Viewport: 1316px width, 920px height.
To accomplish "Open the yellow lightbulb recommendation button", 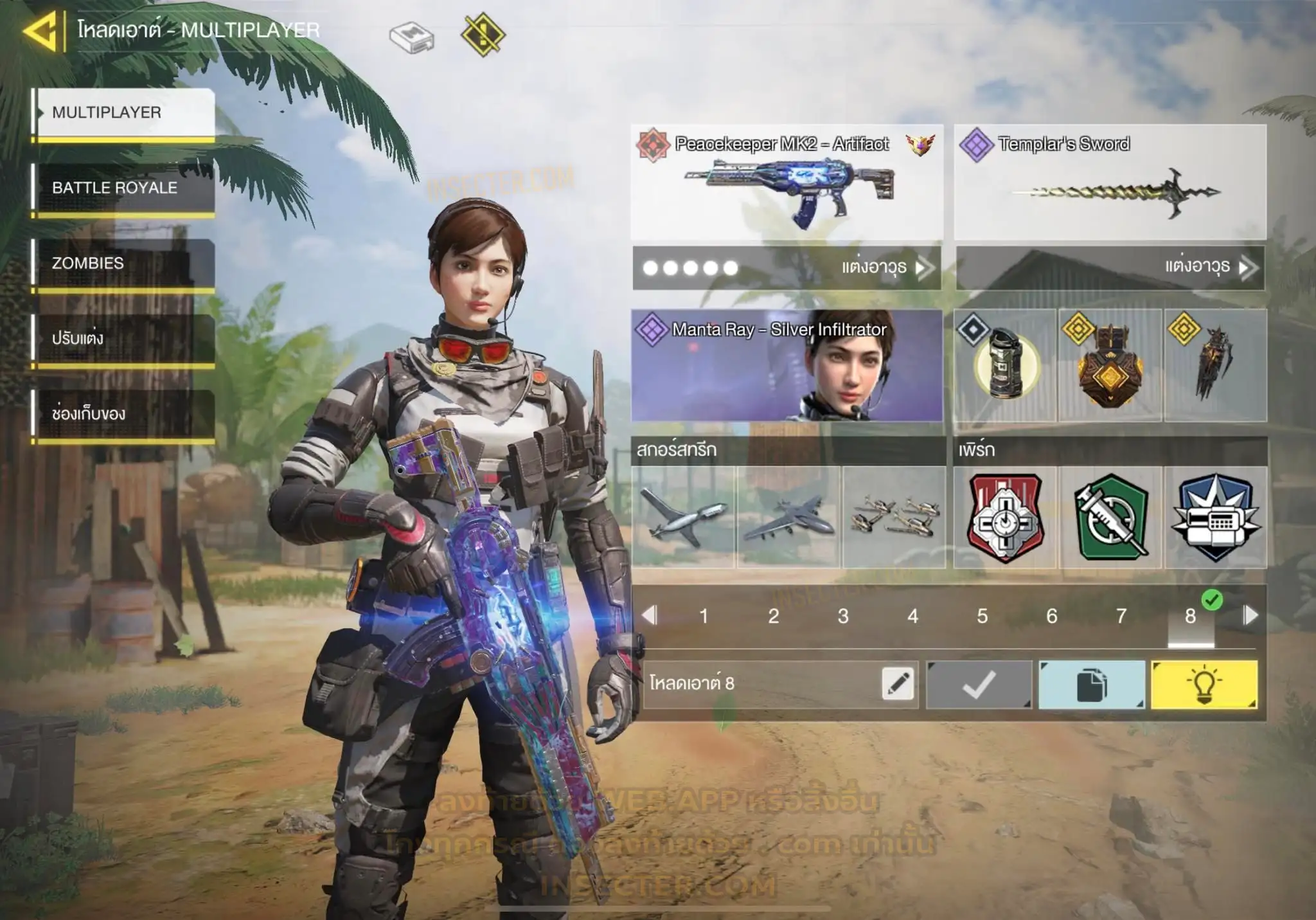I will (1204, 685).
